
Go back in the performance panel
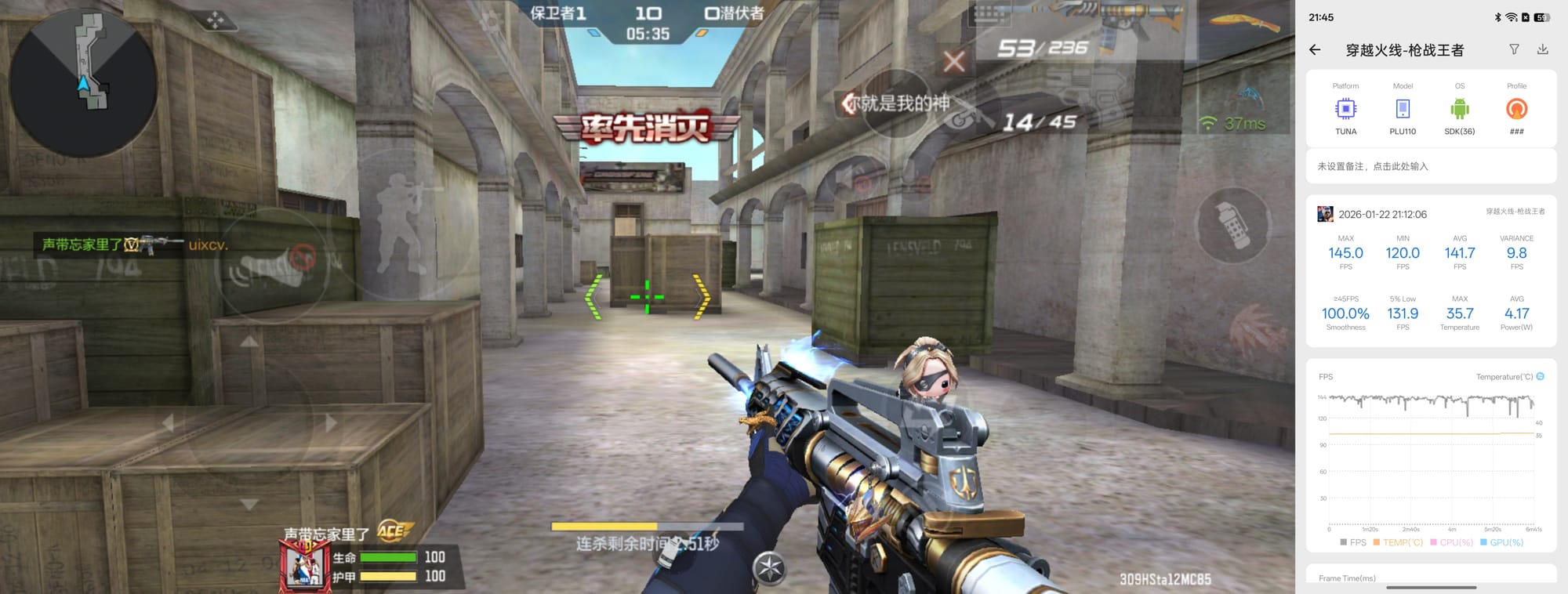[x=1316, y=50]
